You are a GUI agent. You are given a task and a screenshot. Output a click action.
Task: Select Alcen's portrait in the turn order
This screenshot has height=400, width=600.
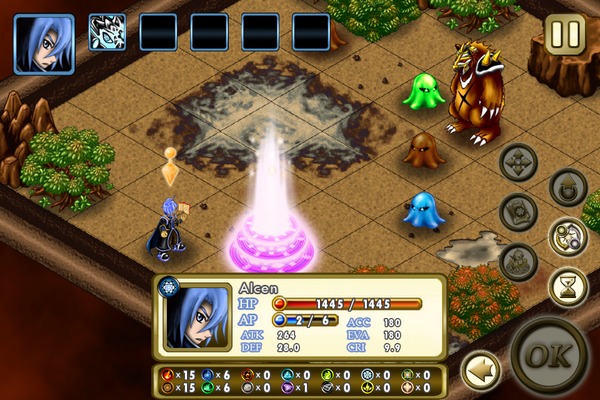(44, 44)
